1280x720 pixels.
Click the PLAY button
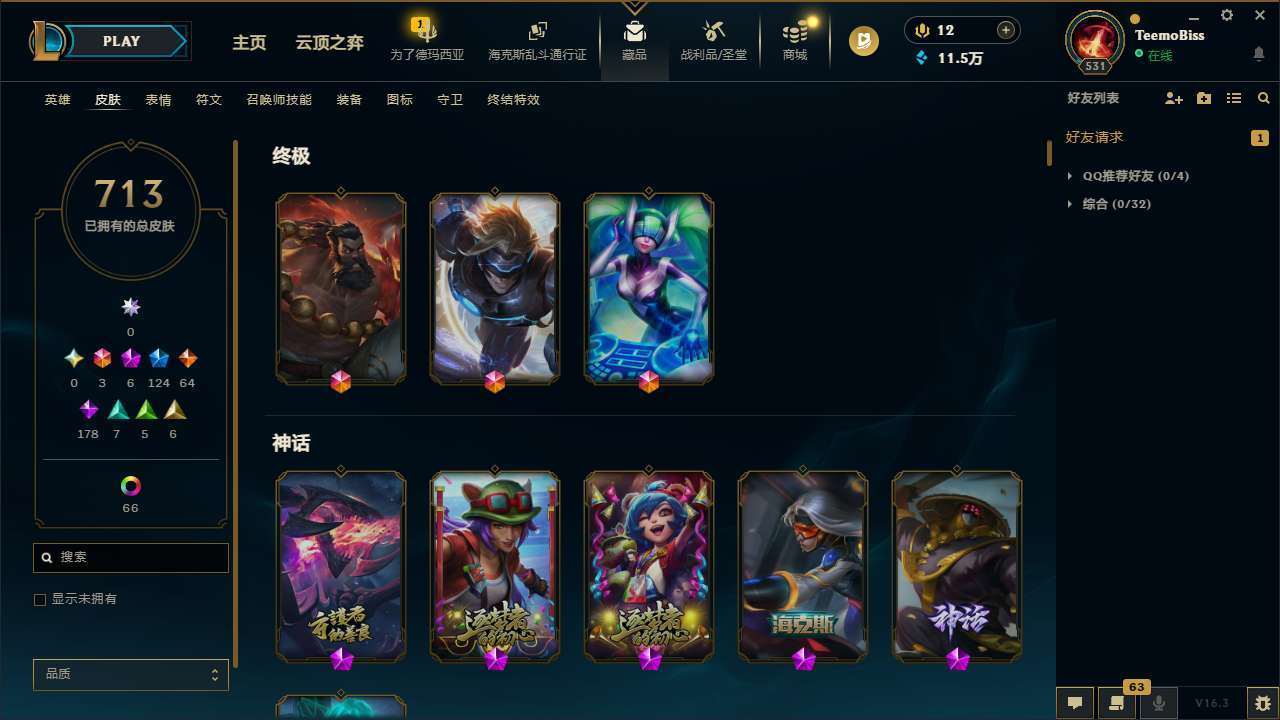120,41
